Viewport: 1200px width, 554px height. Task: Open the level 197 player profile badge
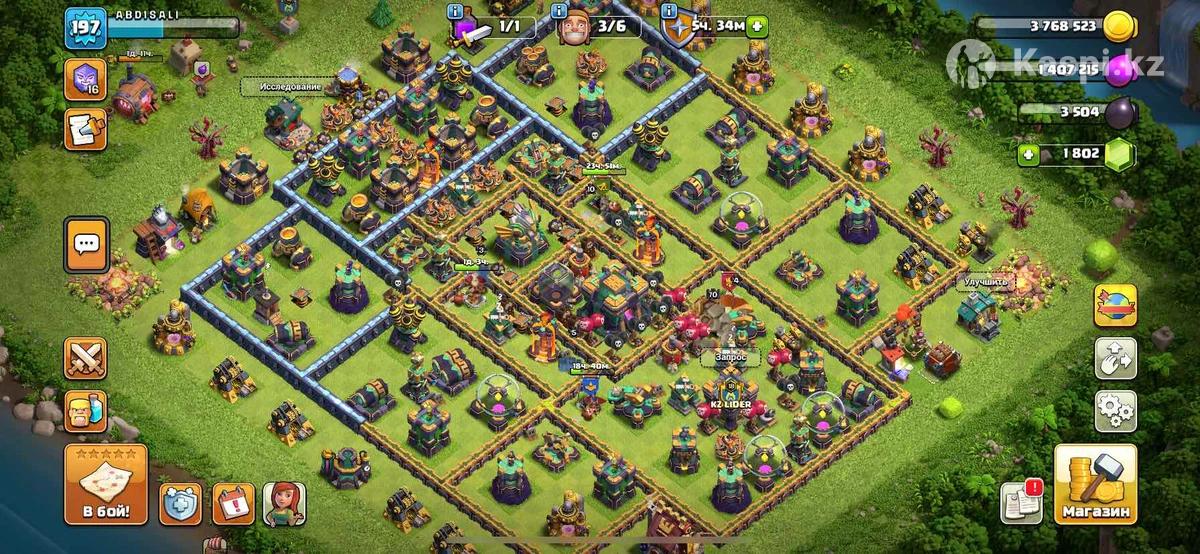[86, 27]
